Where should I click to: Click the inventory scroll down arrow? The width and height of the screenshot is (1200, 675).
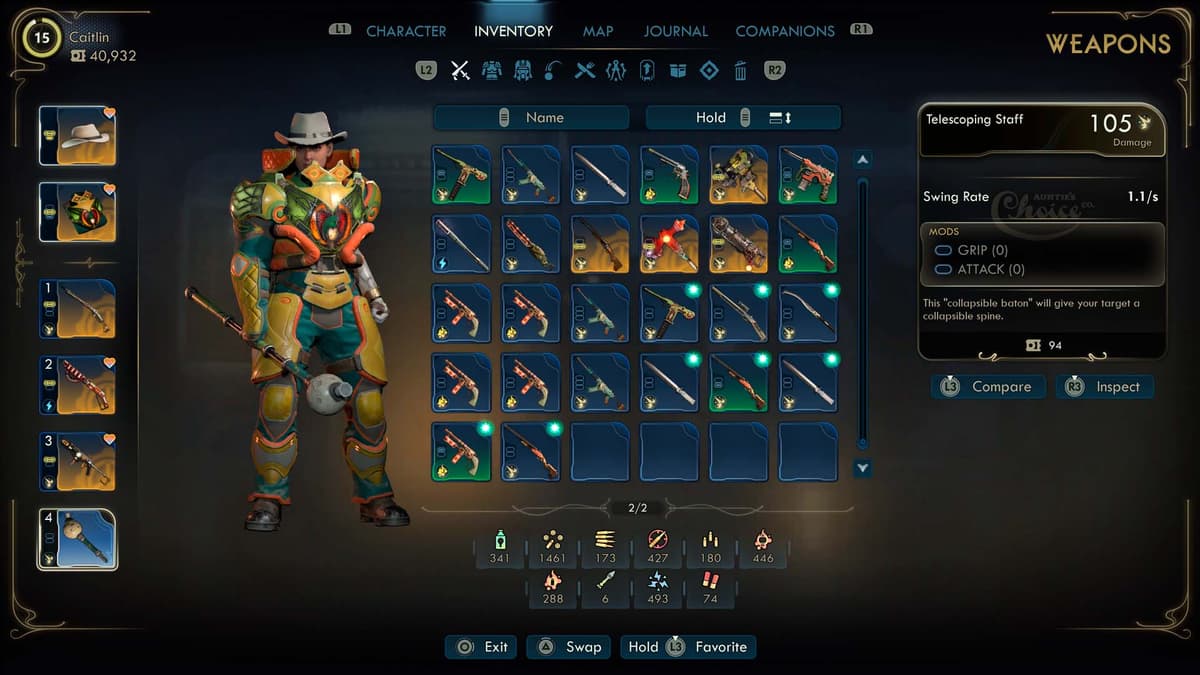coord(863,468)
